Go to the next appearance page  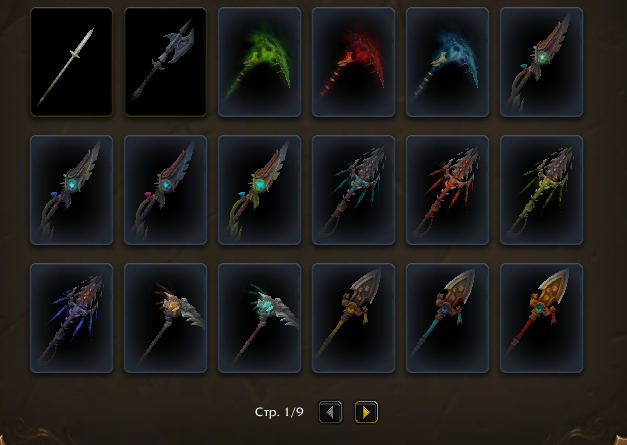[366, 411]
